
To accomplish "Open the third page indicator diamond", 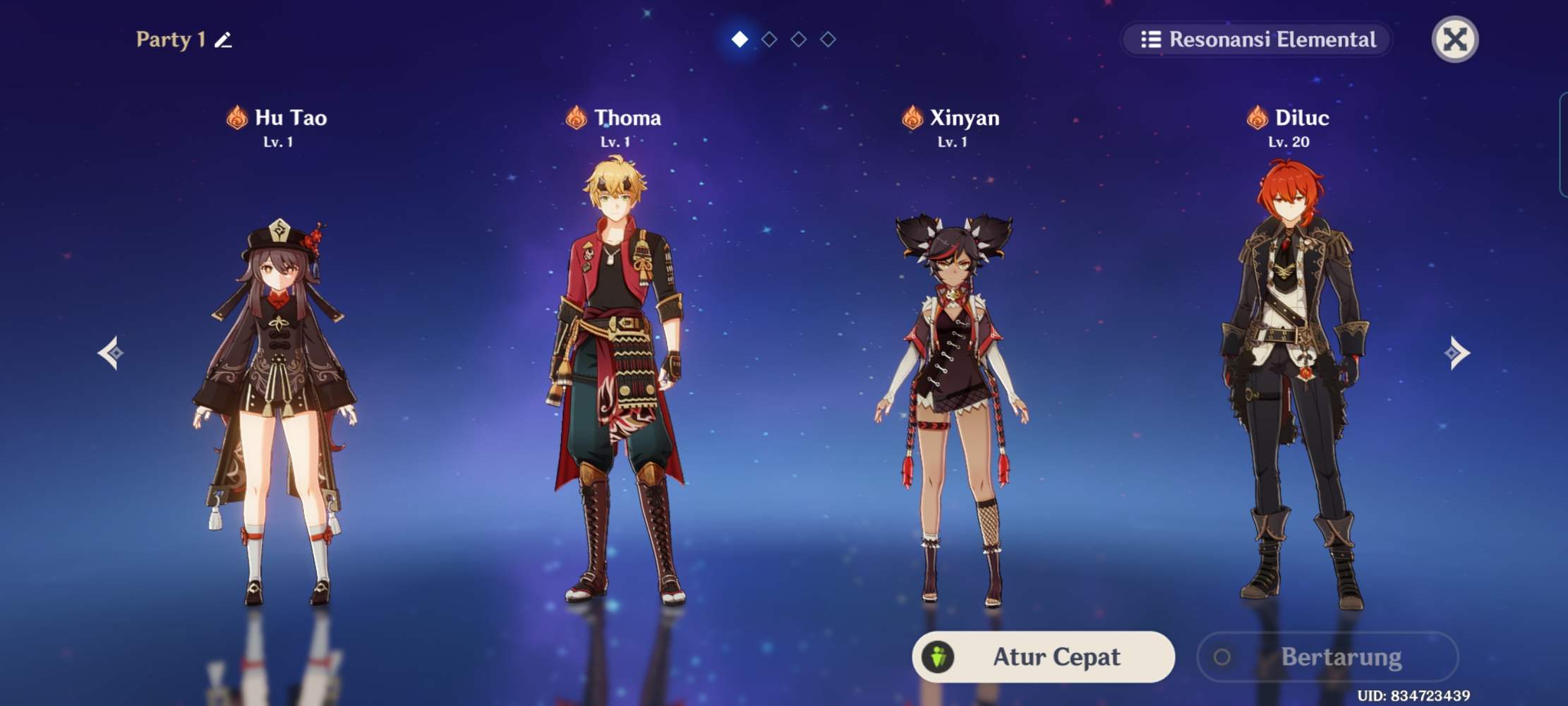I will 799,40.
